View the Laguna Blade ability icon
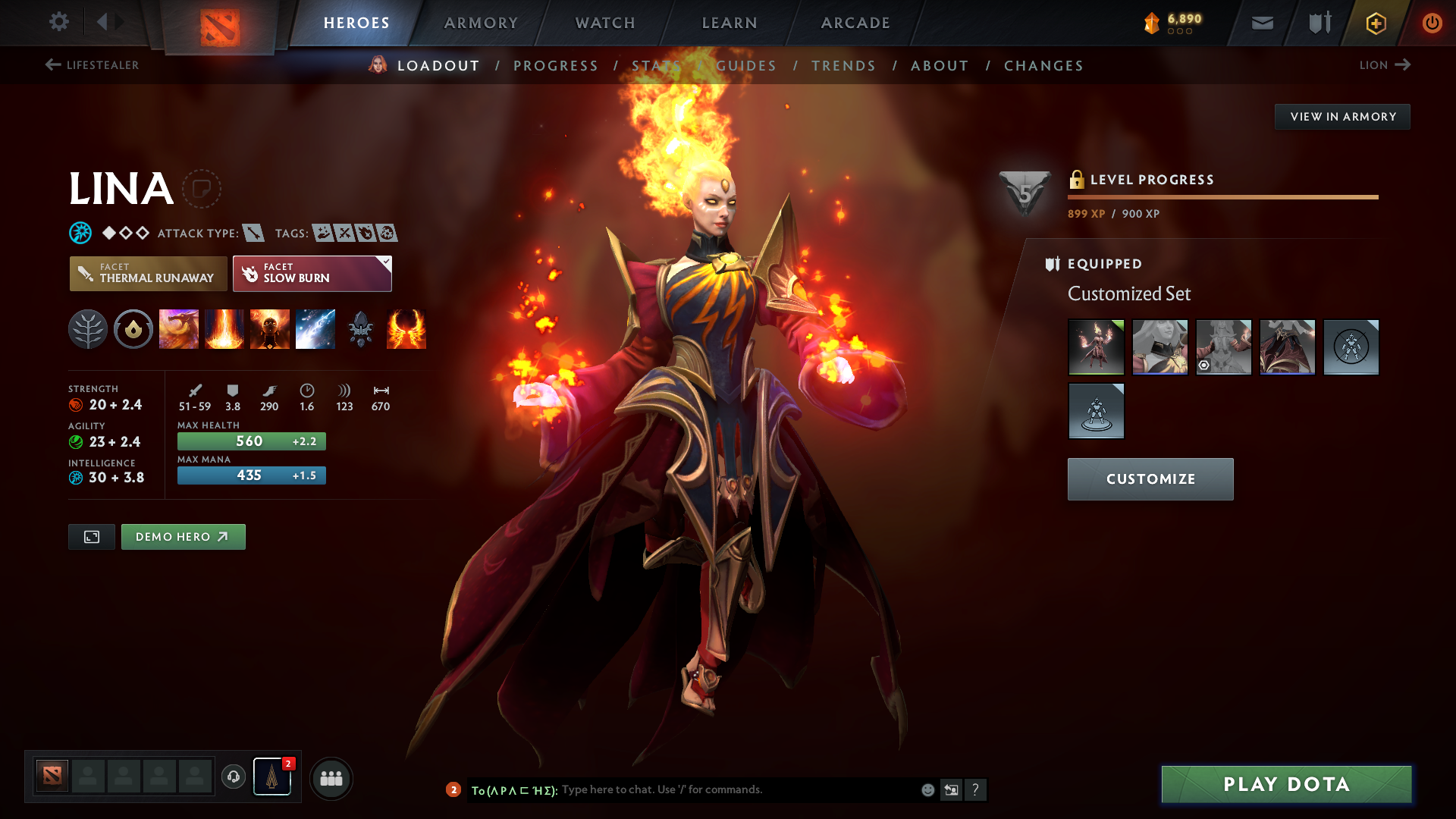Screen dimensions: 1456x819 (315, 329)
